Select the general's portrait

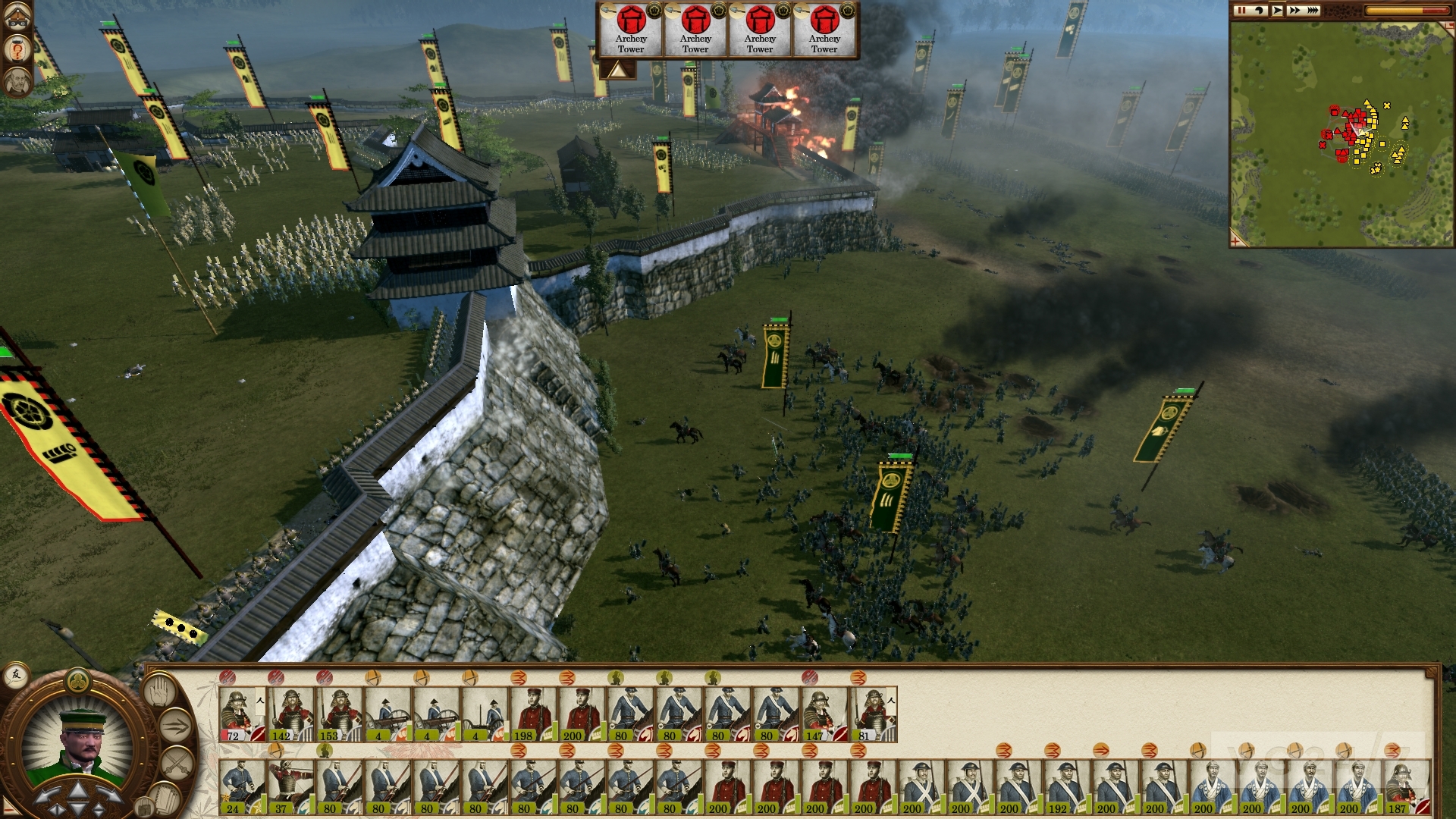coord(78,740)
